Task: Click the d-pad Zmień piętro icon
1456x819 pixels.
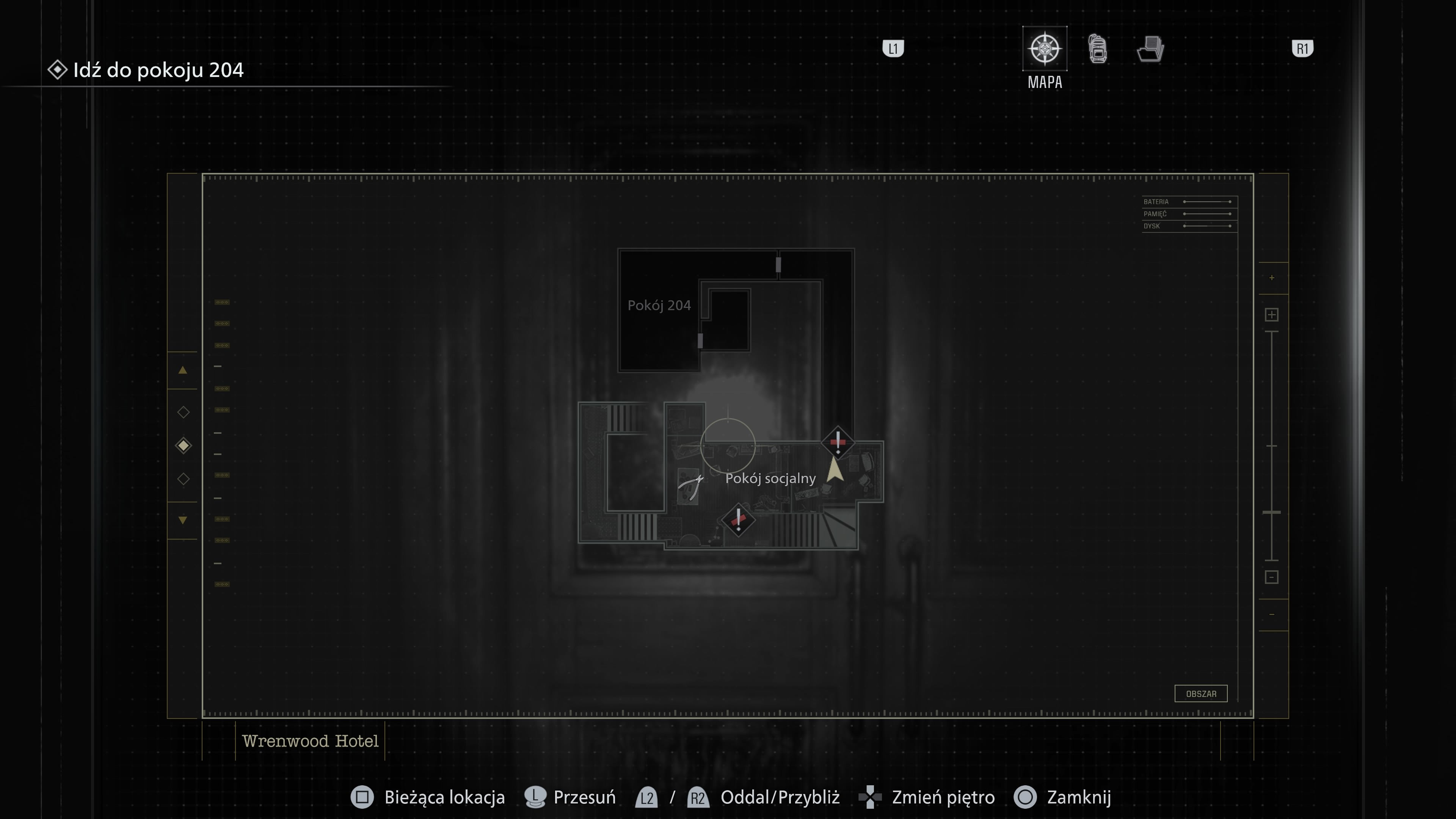Action: pos(870,797)
